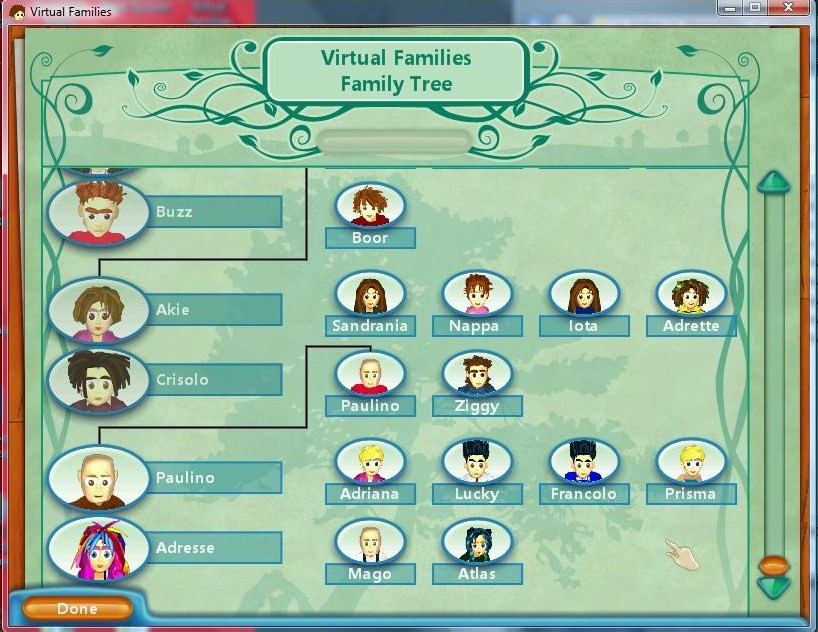Pick Francolo's portrait
The image size is (818, 632).
584,461
